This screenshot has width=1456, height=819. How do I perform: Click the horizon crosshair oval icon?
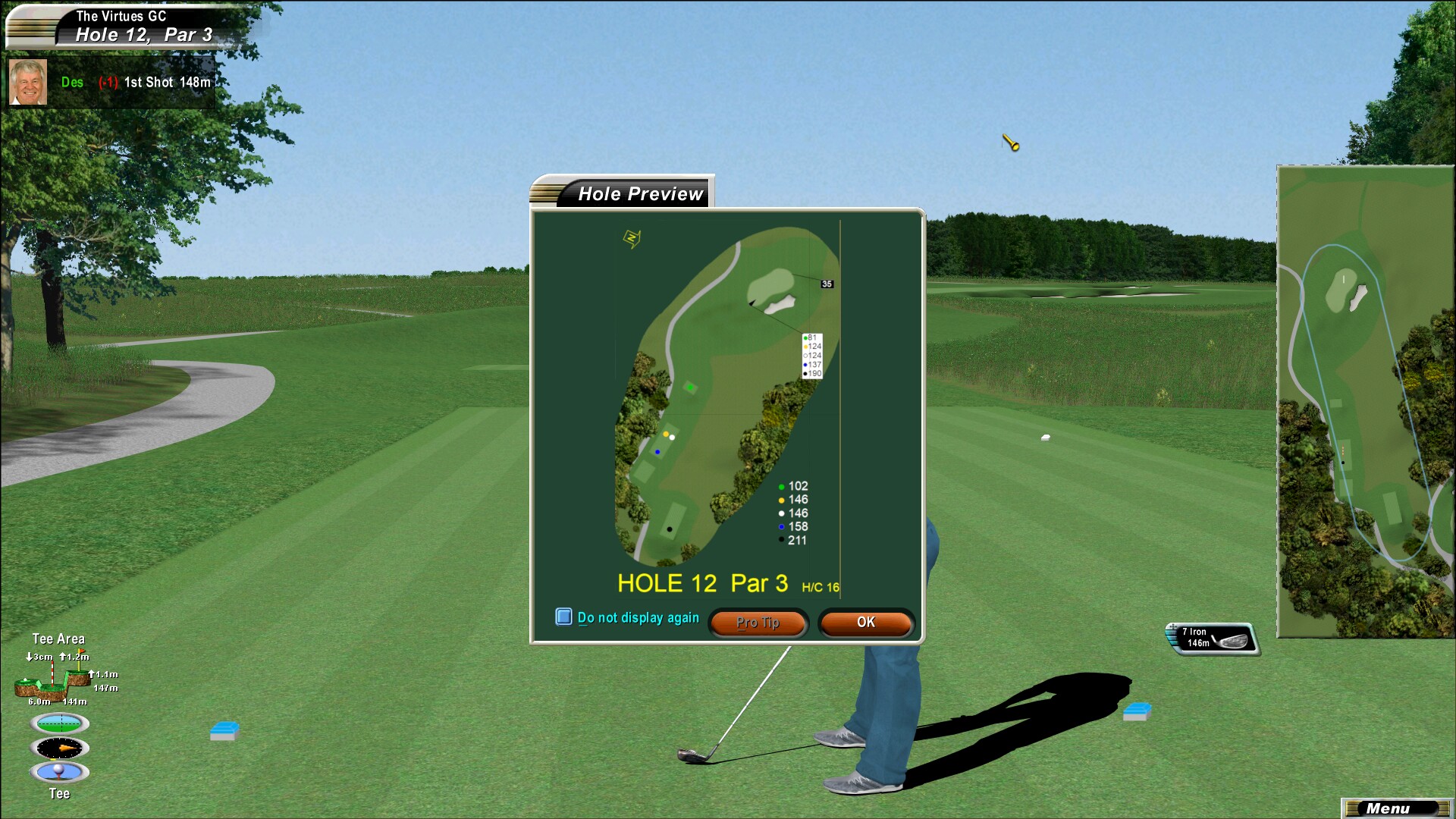pyautogui.click(x=60, y=723)
